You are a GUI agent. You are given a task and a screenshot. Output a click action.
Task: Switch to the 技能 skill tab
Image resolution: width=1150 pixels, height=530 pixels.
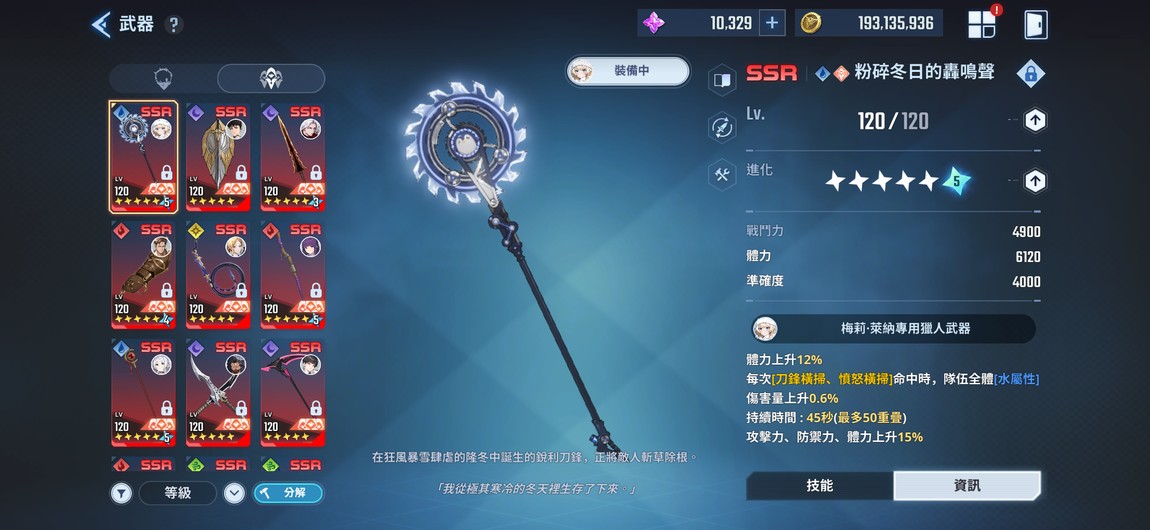(x=820, y=485)
